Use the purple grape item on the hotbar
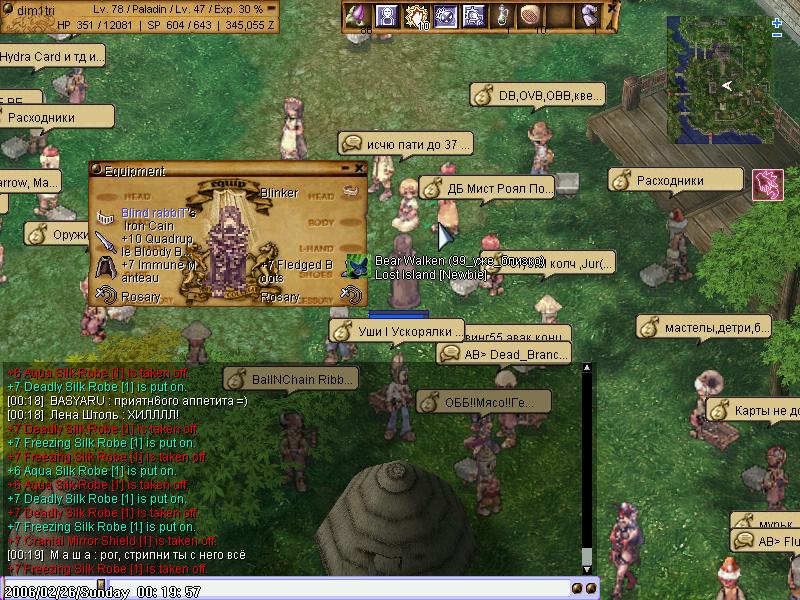 click(x=357, y=16)
